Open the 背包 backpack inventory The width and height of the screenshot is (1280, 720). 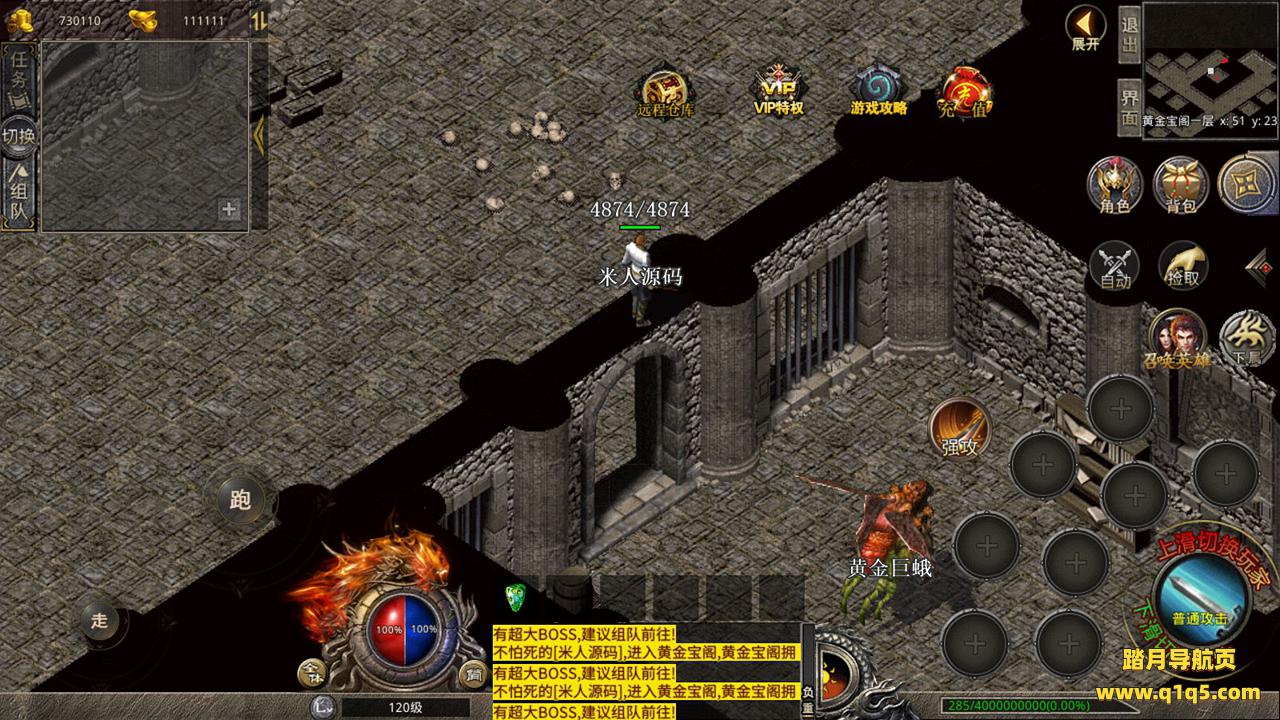point(1180,186)
